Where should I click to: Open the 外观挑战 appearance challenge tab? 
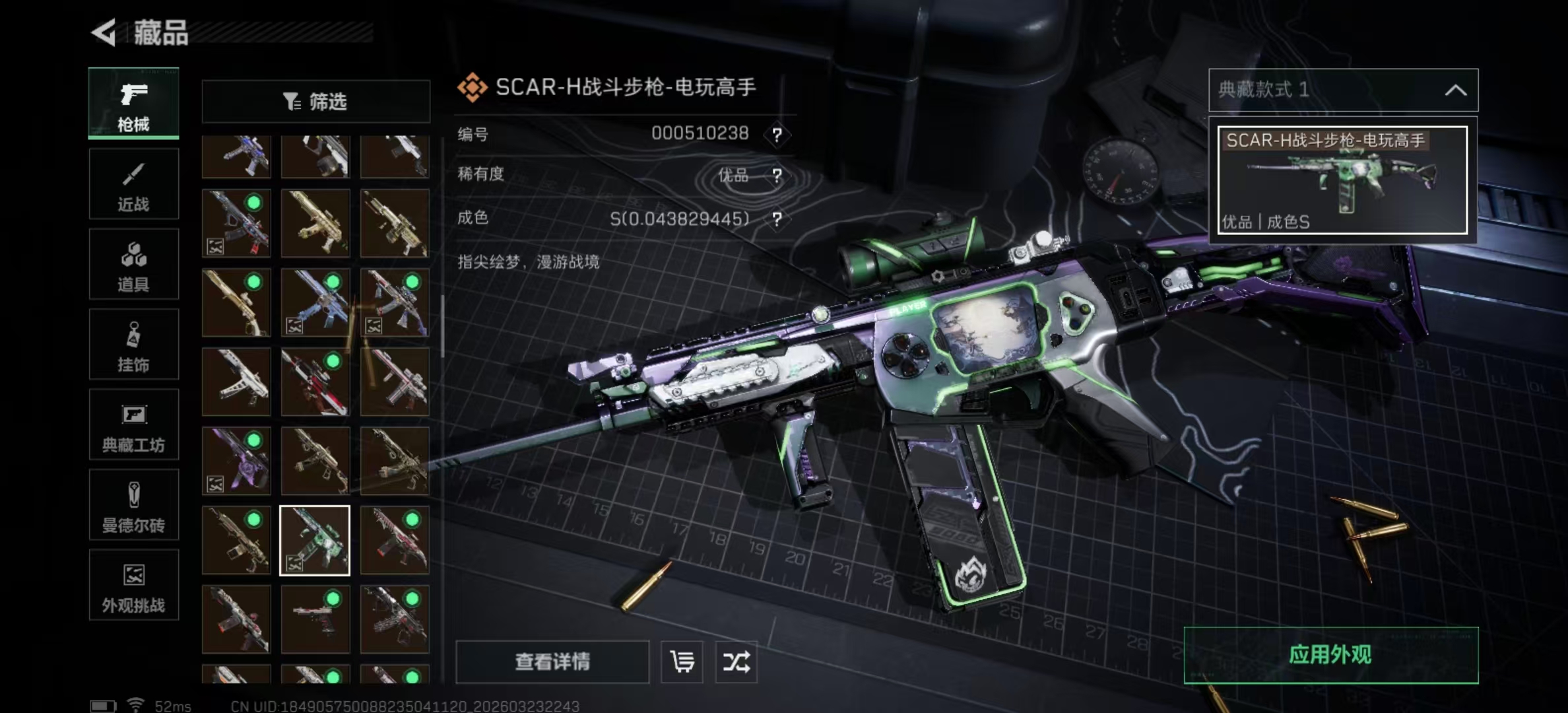(x=133, y=586)
